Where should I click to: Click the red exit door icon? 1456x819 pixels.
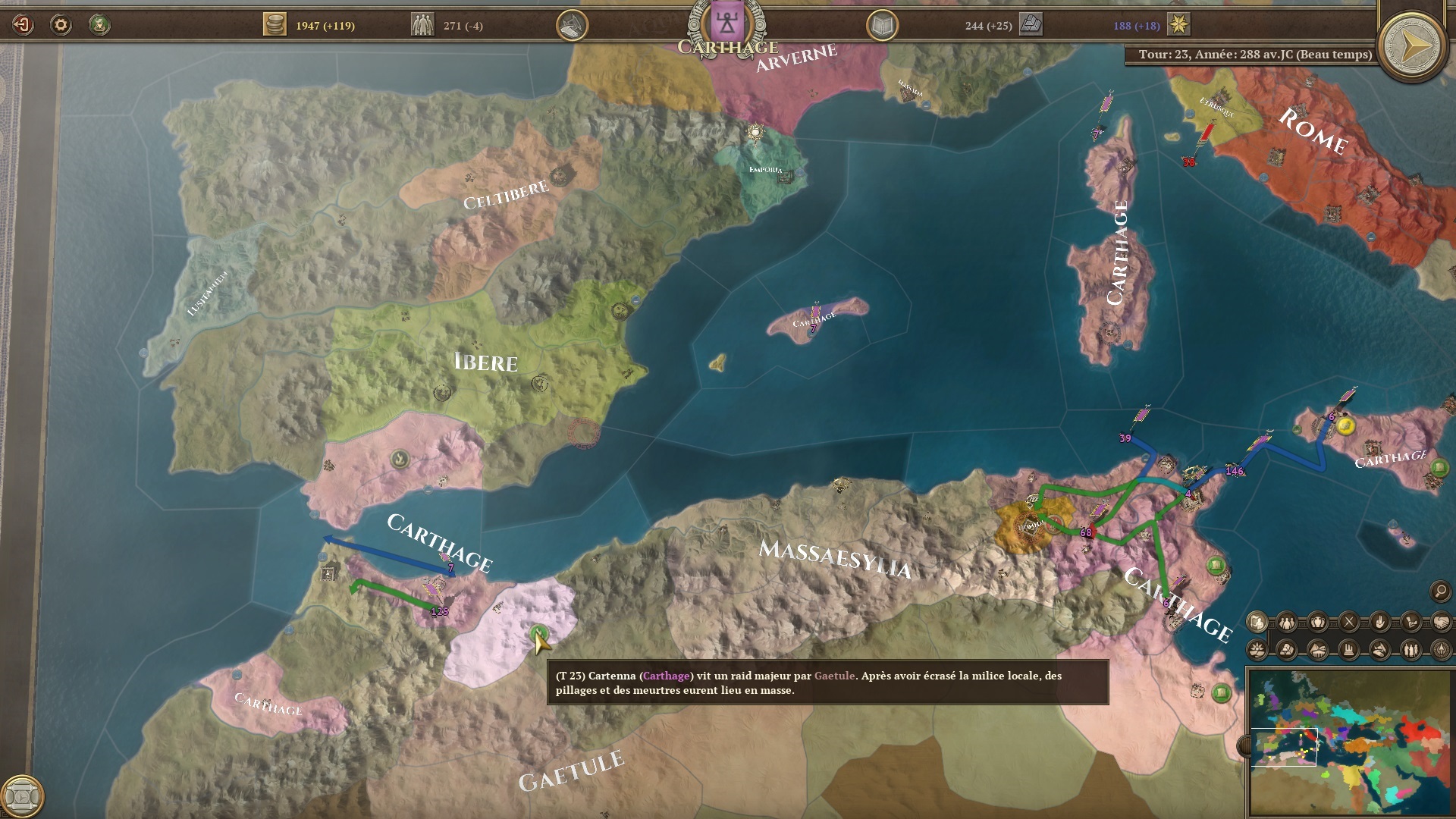pyautogui.click(x=23, y=25)
